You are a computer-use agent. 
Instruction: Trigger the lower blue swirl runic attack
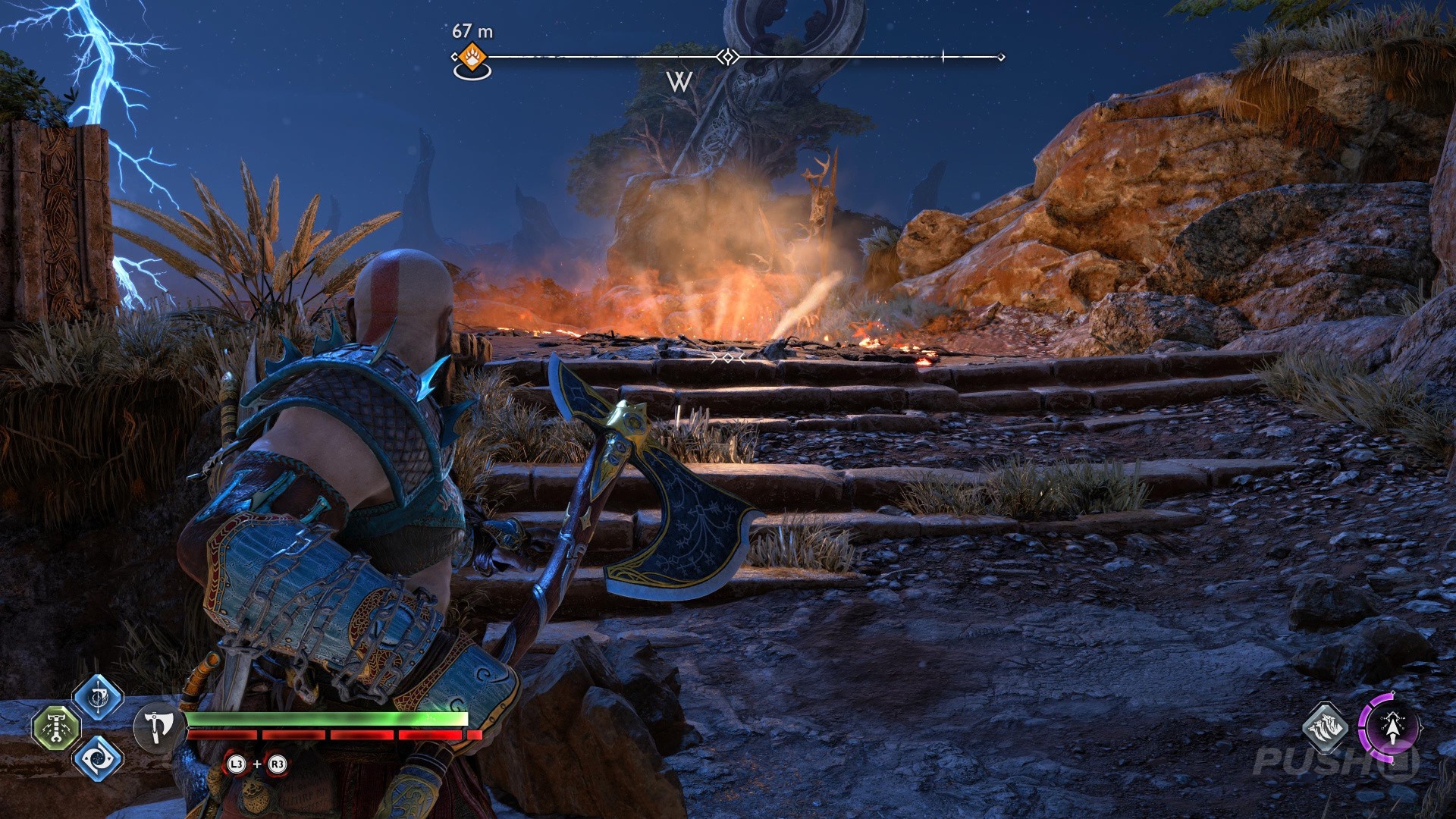pos(98,758)
